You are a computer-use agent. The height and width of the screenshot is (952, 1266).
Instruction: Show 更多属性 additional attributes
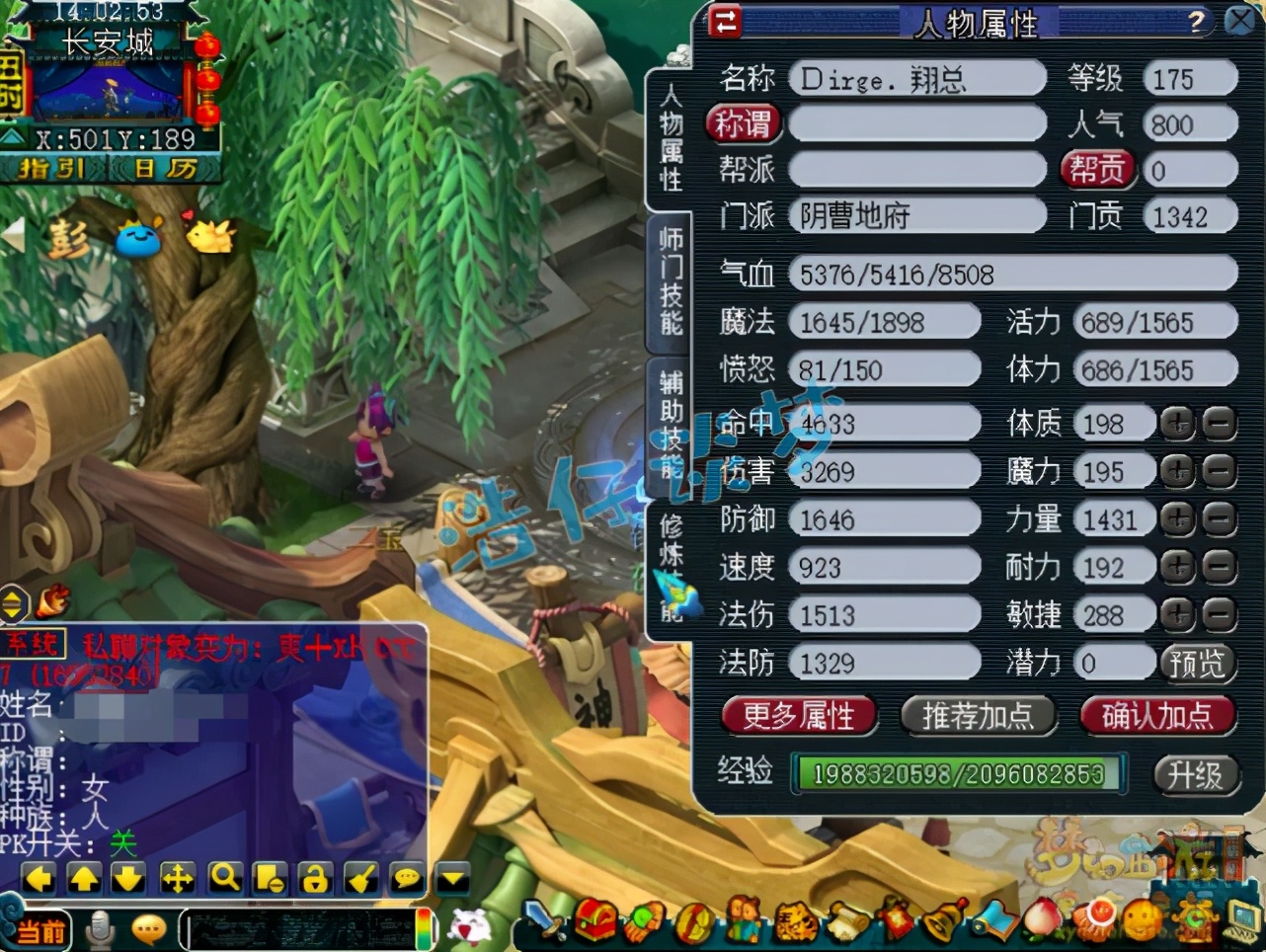(798, 716)
